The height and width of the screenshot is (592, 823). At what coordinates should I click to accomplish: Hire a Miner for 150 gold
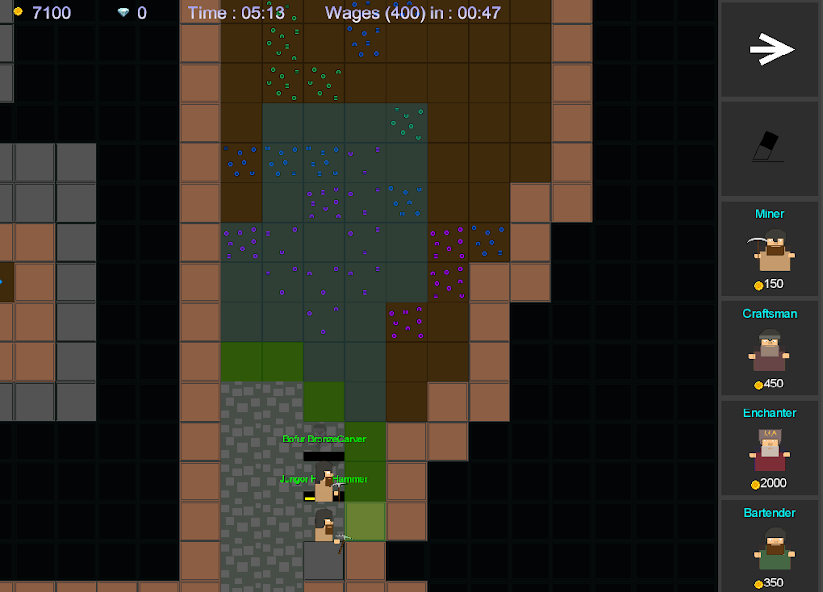click(770, 250)
